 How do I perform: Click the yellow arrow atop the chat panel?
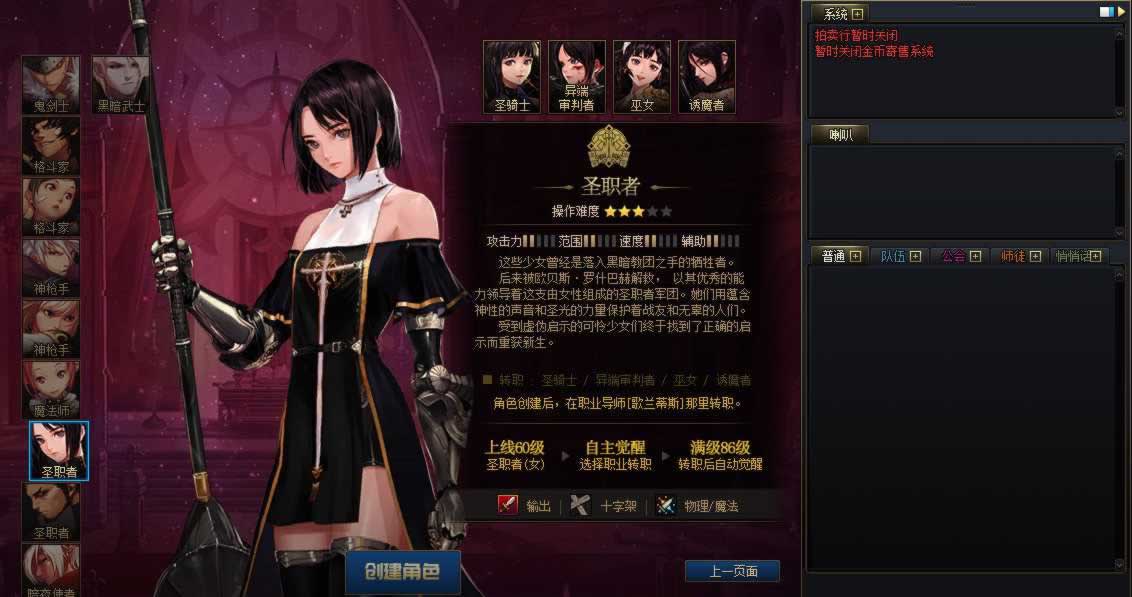point(1121,12)
